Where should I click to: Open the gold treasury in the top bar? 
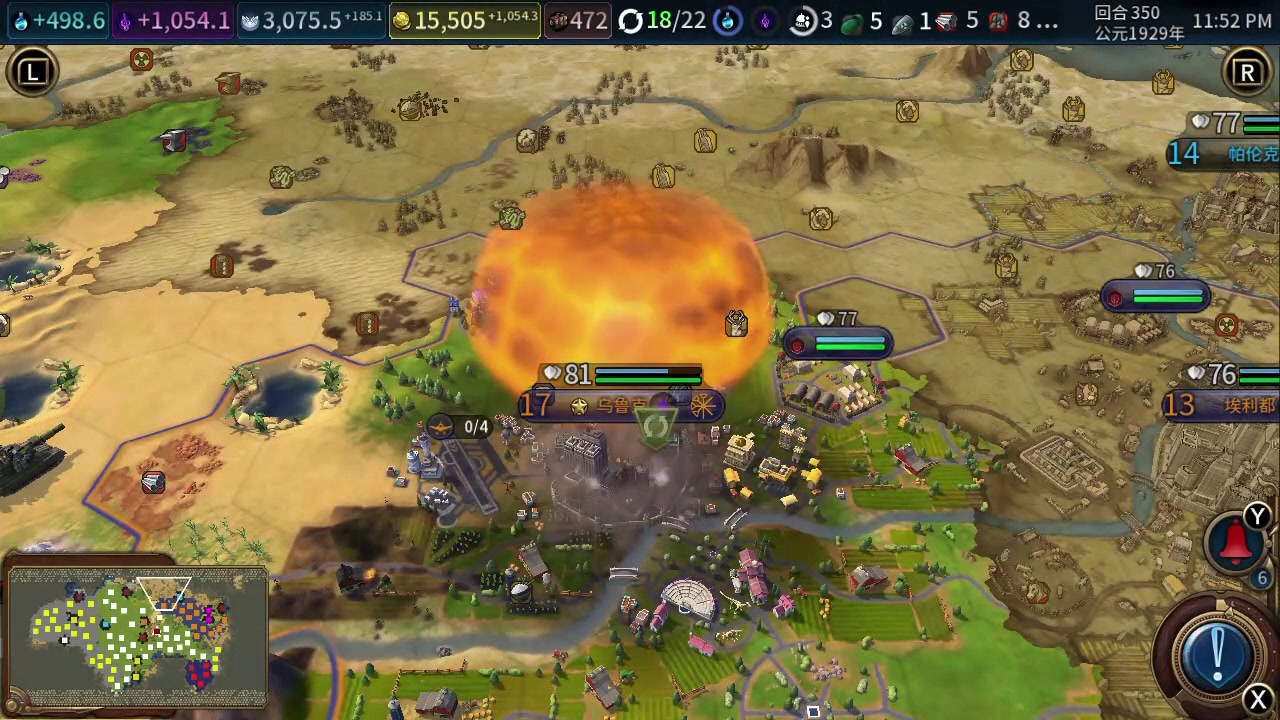point(465,21)
